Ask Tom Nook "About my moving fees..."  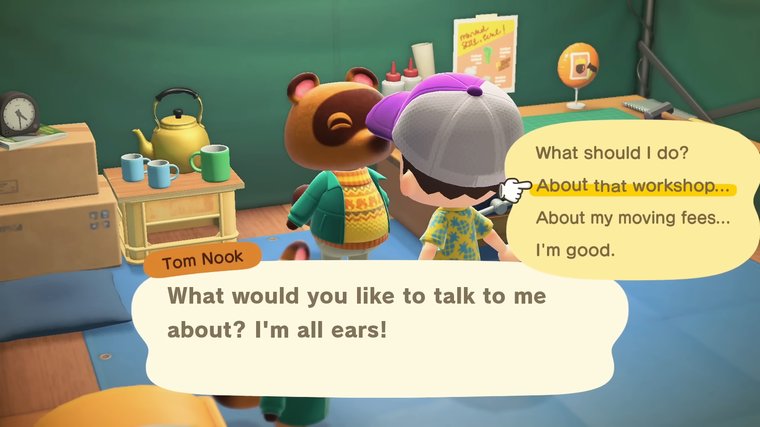click(x=633, y=217)
